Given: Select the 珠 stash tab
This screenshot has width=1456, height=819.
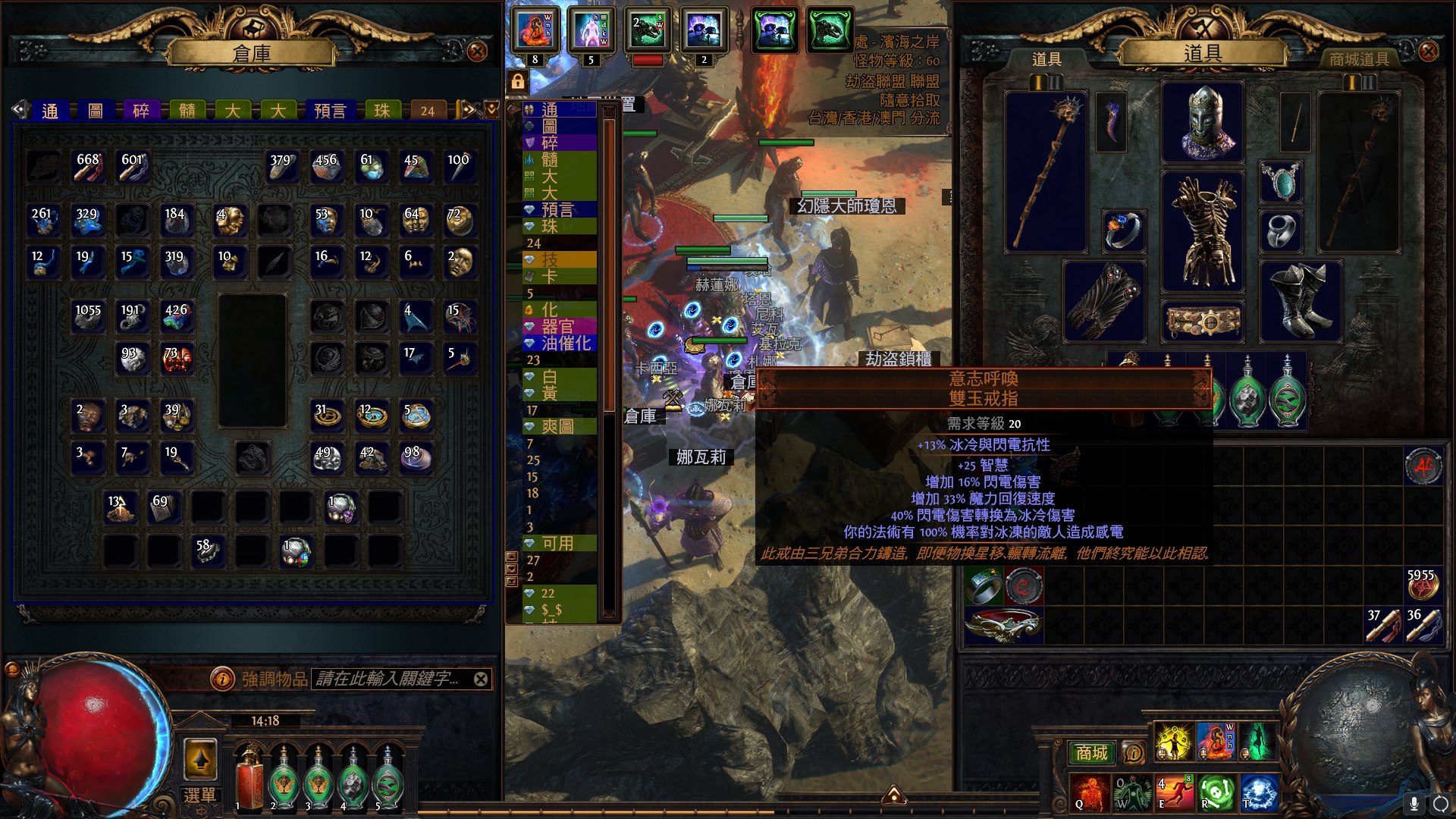Looking at the screenshot, I should click(x=381, y=111).
